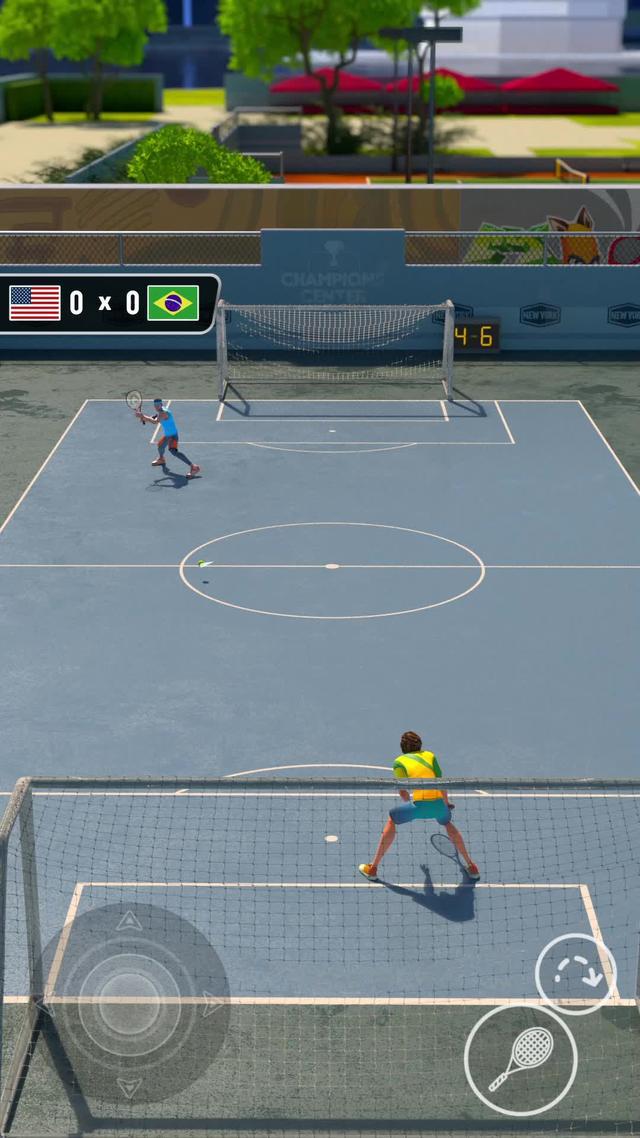Image resolution: width=640 pixels, height=1138 pixels.
Task: Tap the joystick's up arrow
Action: coord(129,922)
